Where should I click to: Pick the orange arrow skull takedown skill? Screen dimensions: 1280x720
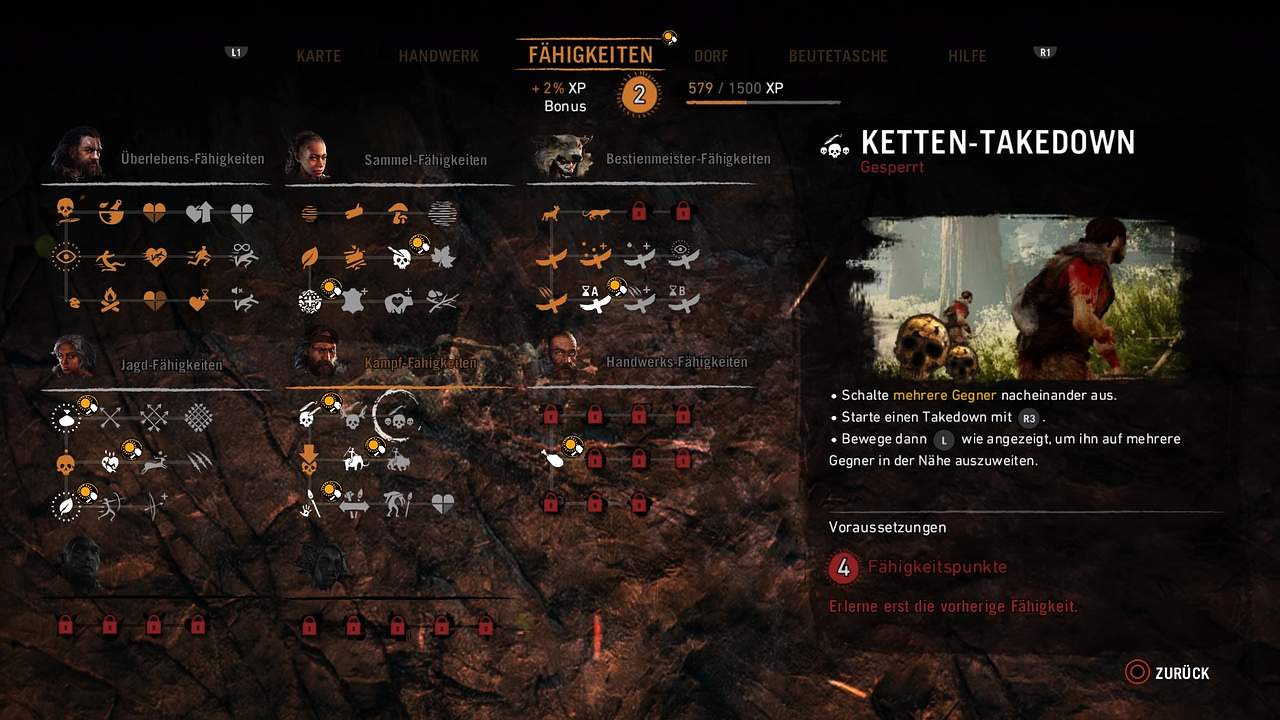[x=310, y=461]
